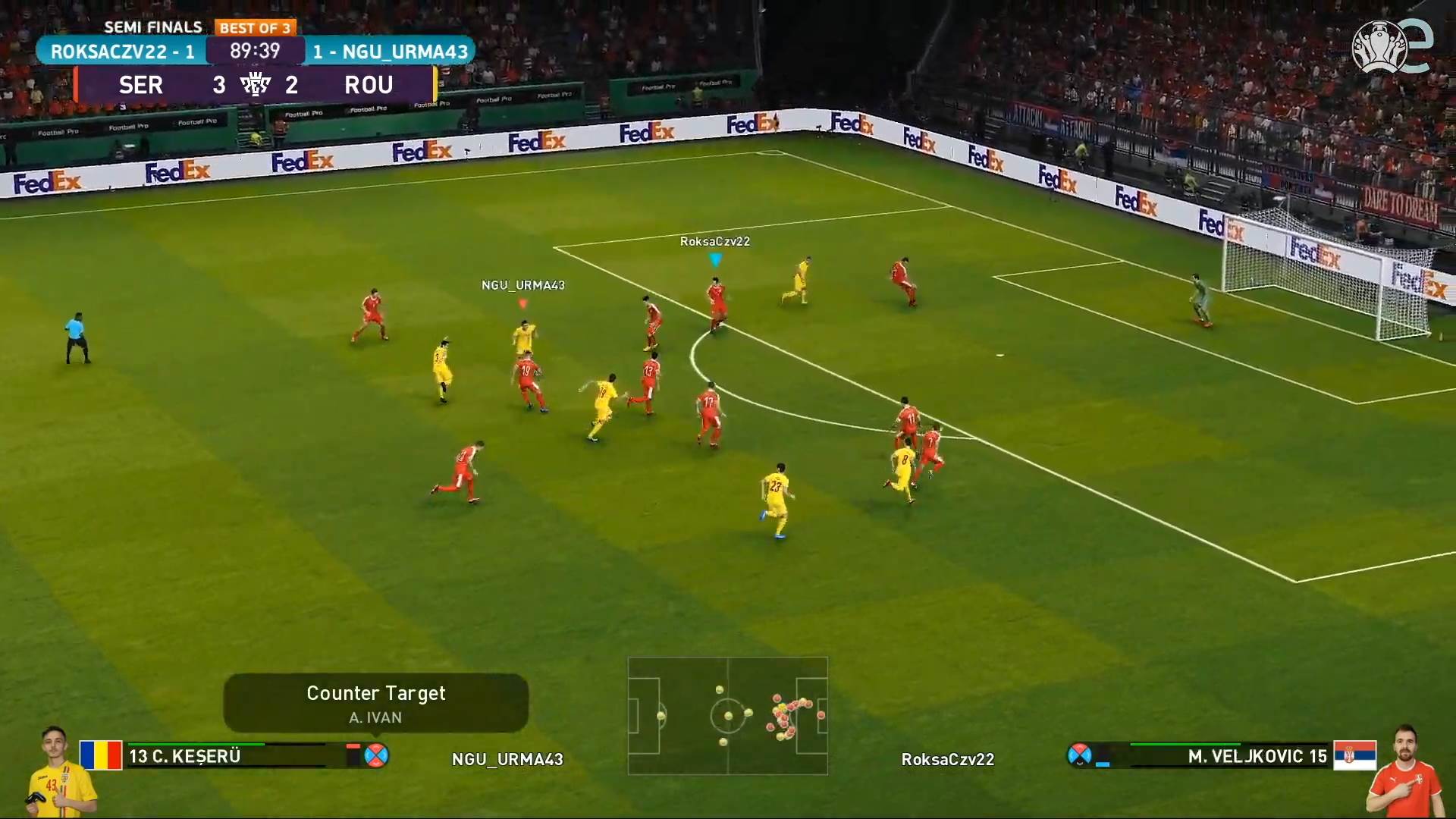Click the PES crown logo on the scoreboard
Image resolution: width=1456 pixels, height=819 pixels.
coord(256,84)
